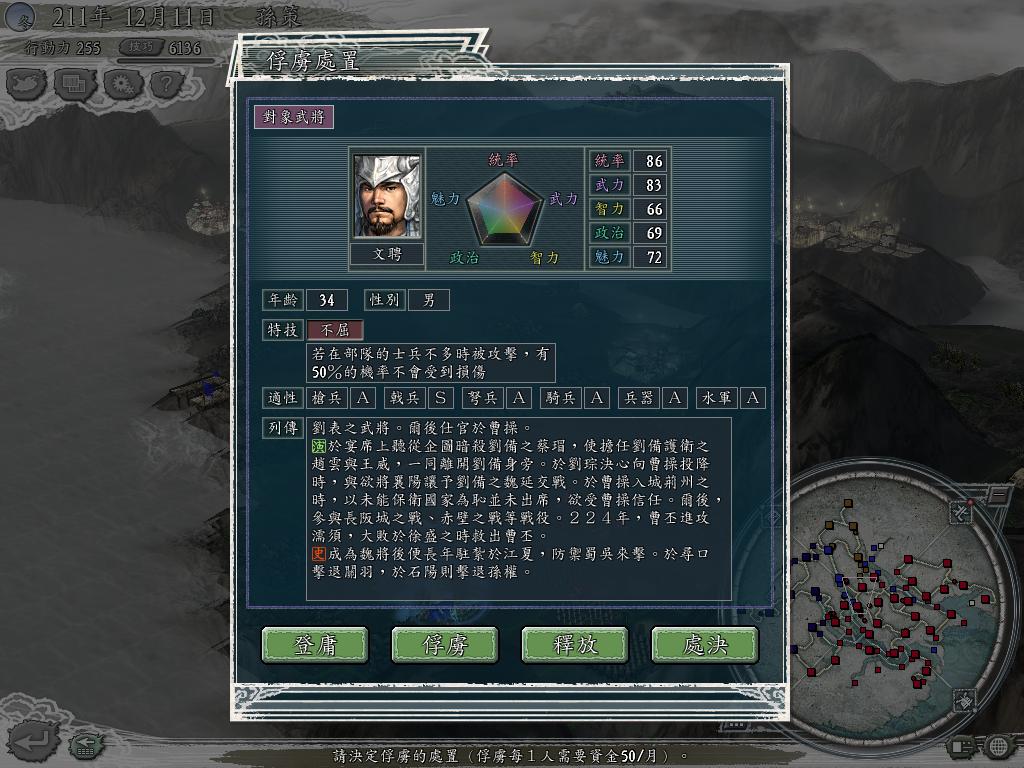This screenshot has height=768, width=1024.
Task: Select the 俘虜 imprison option
Action: click(445, 645)
